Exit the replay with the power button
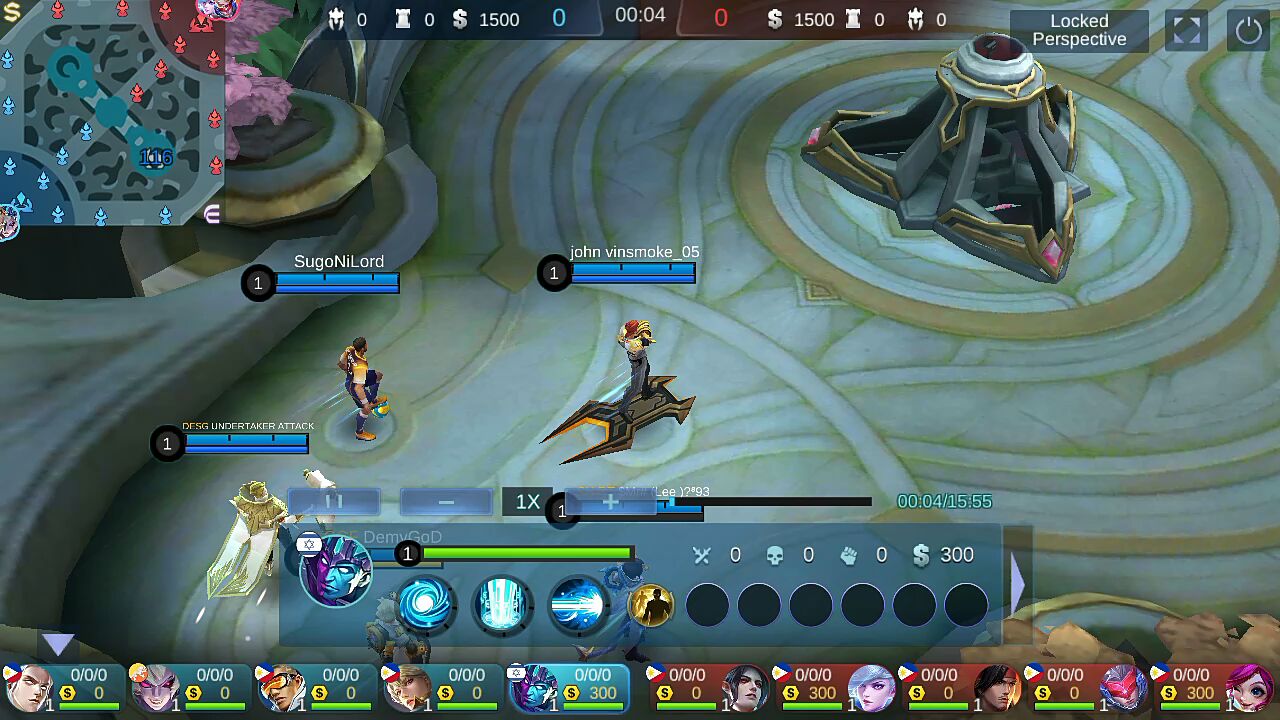 click(1248, 30)
